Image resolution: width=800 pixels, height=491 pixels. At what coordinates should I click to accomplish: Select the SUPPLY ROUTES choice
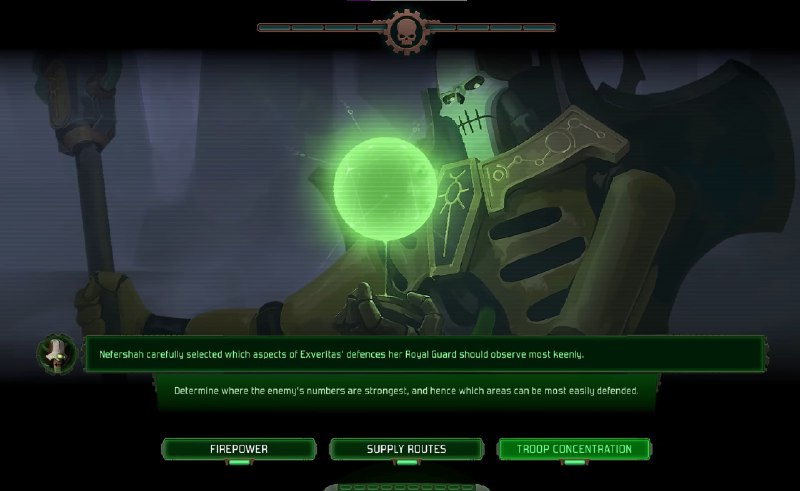pos(406,449)
